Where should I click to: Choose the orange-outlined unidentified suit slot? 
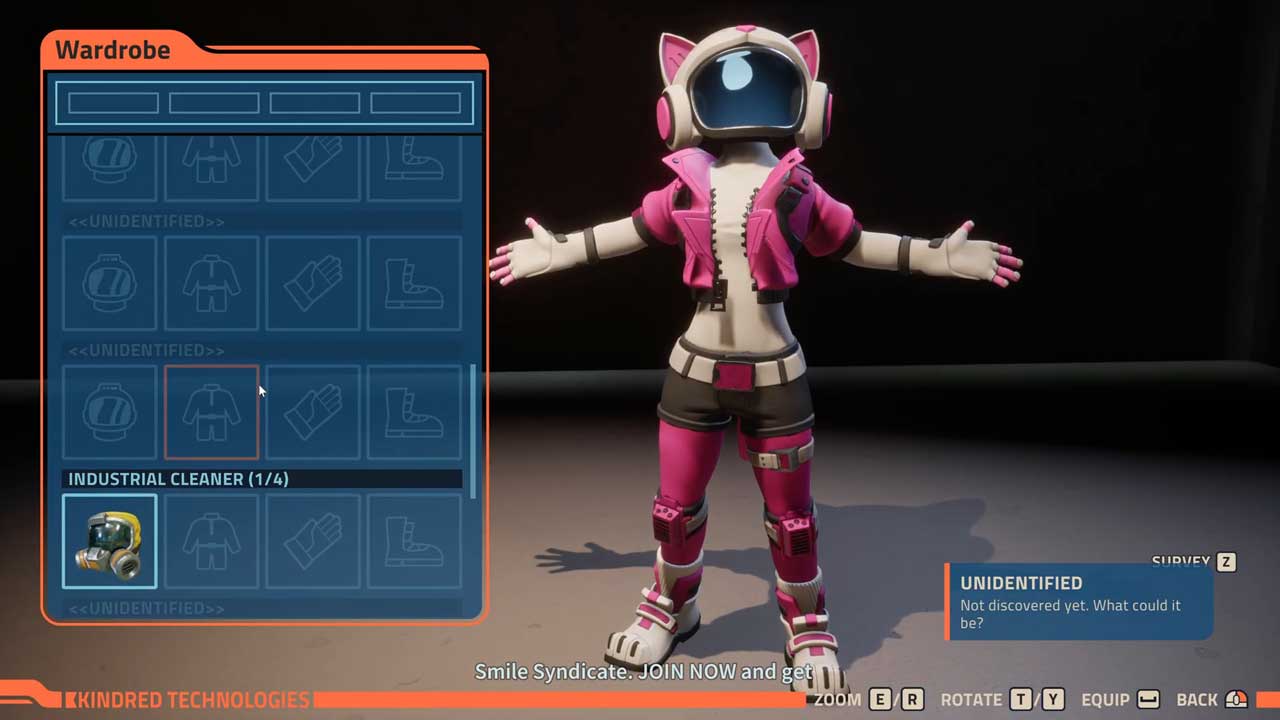(x=211, y=412)
